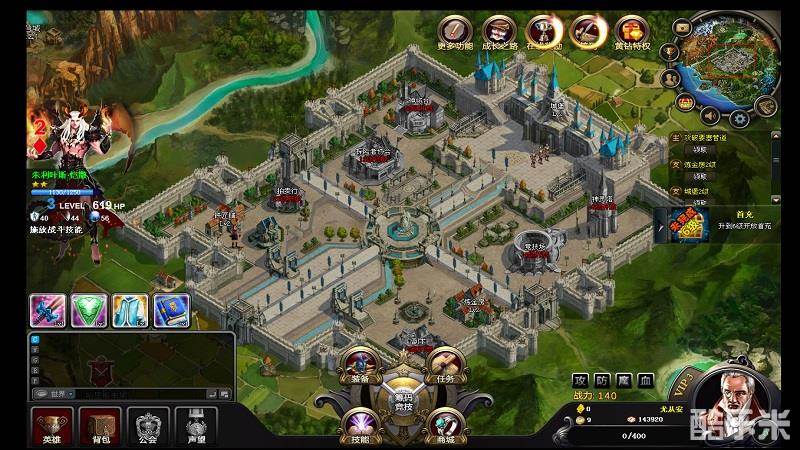Open the 公会 (Guild) panel
This screenshot has width=800, height=450.
[148, 424]
